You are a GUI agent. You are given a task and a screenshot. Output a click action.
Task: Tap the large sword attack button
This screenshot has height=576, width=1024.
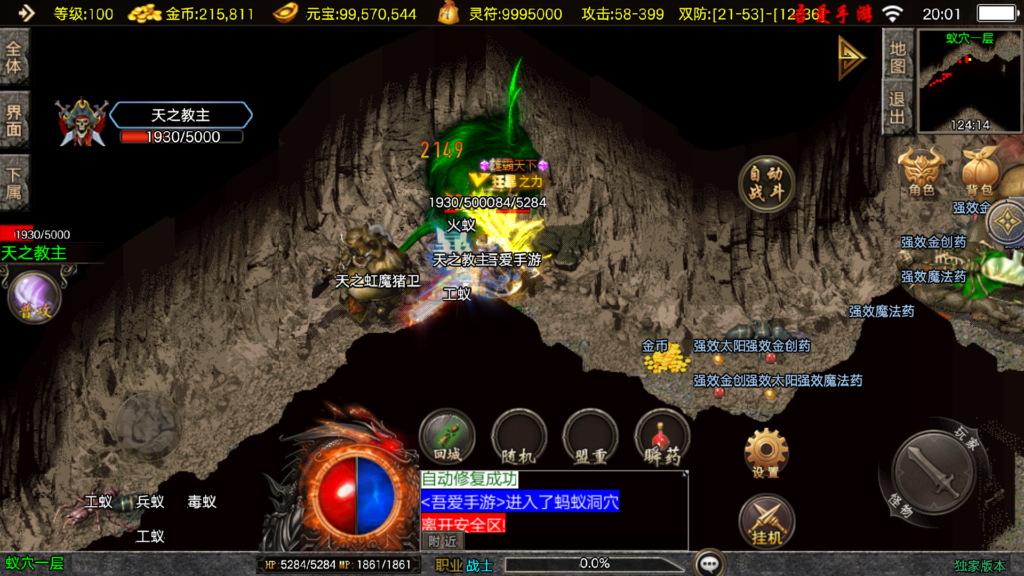932,473
